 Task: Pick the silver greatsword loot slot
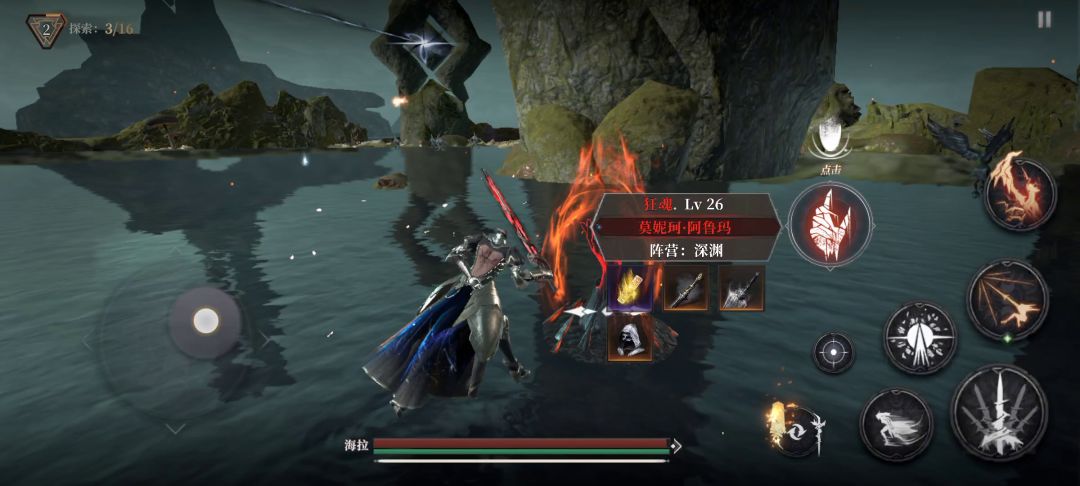(742, 288)
